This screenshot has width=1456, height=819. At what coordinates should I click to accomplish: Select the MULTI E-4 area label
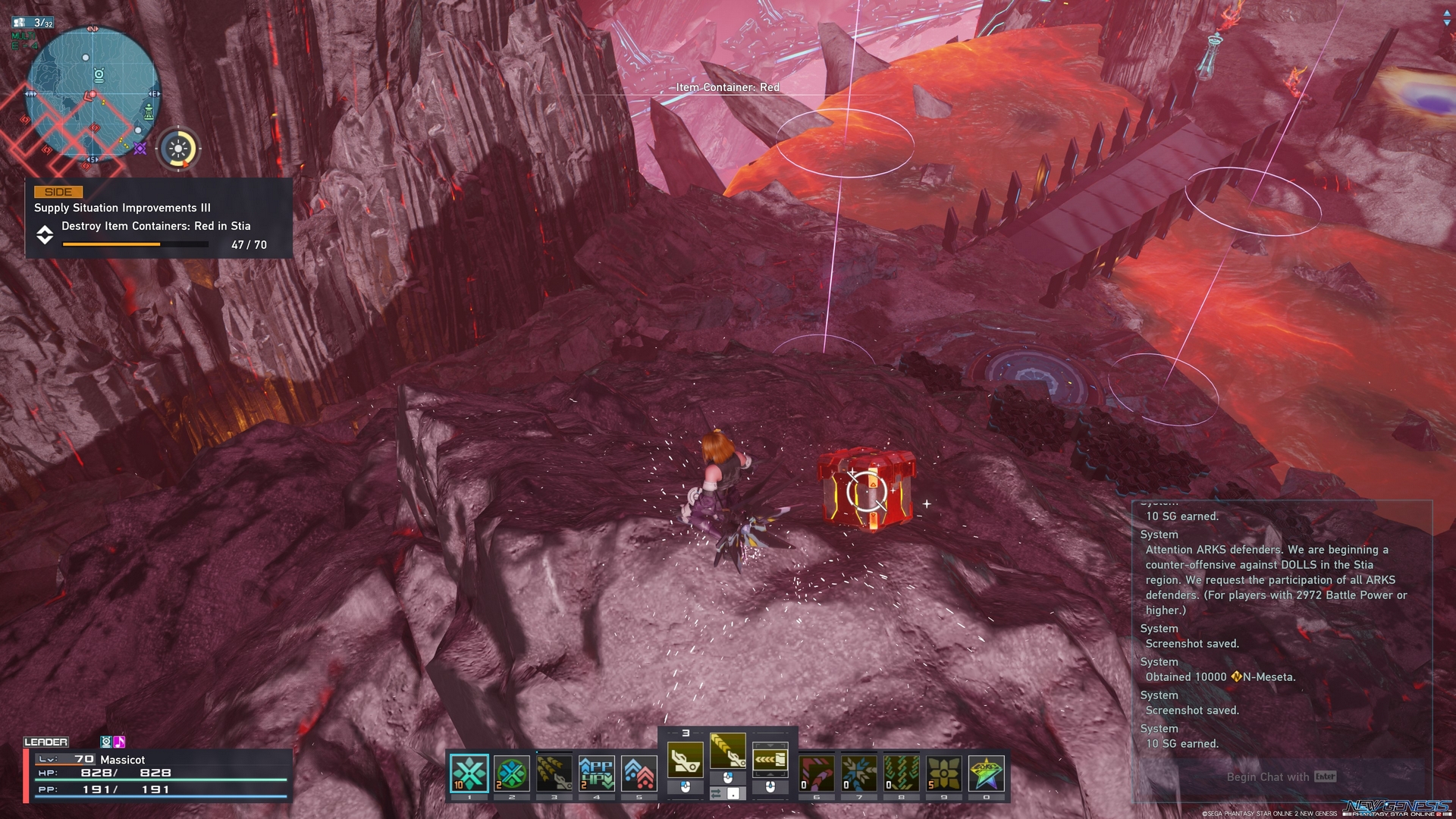(24, 39)
